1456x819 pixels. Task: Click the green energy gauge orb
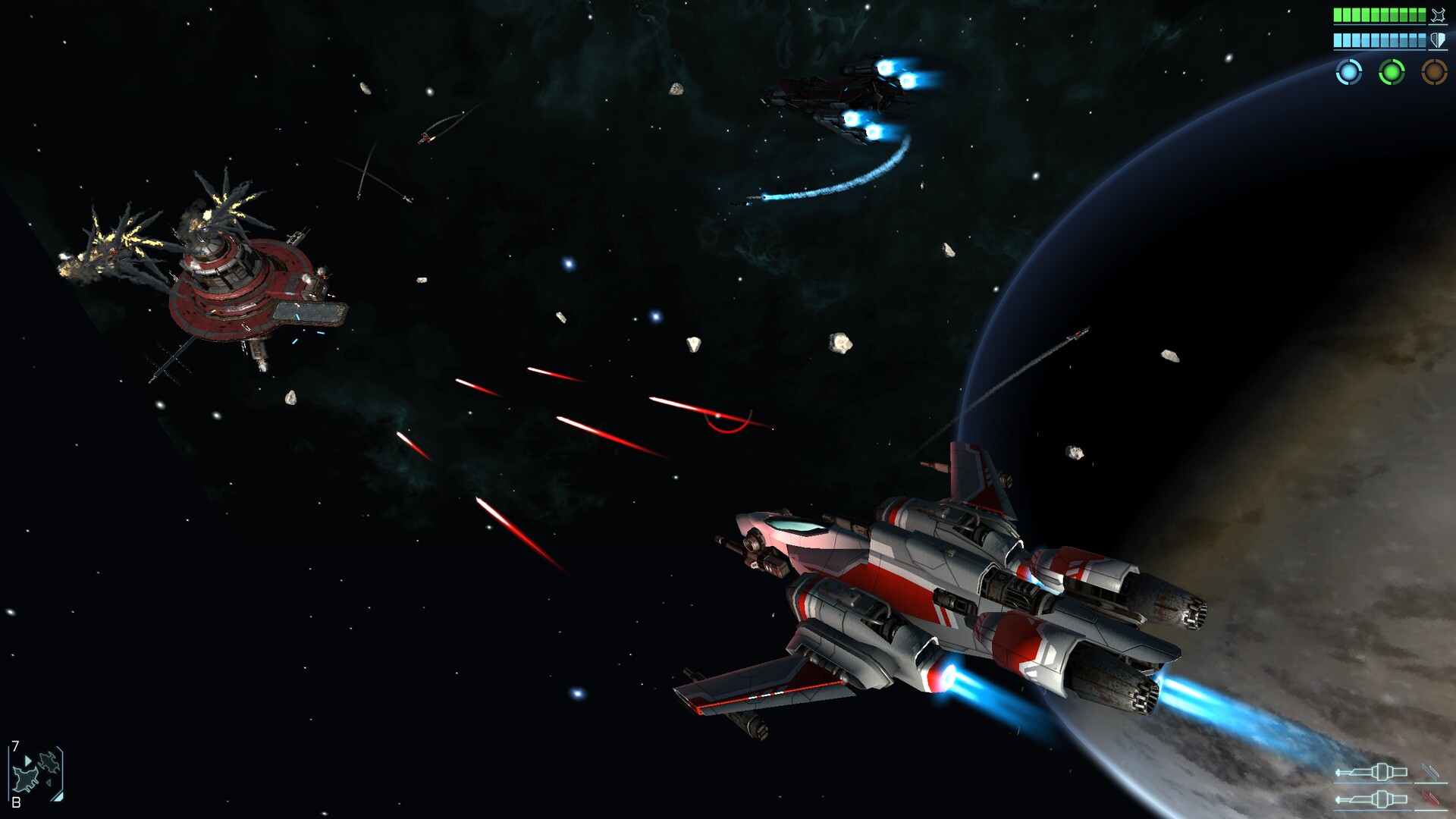pyautogui.click(x=1392, y=73)
